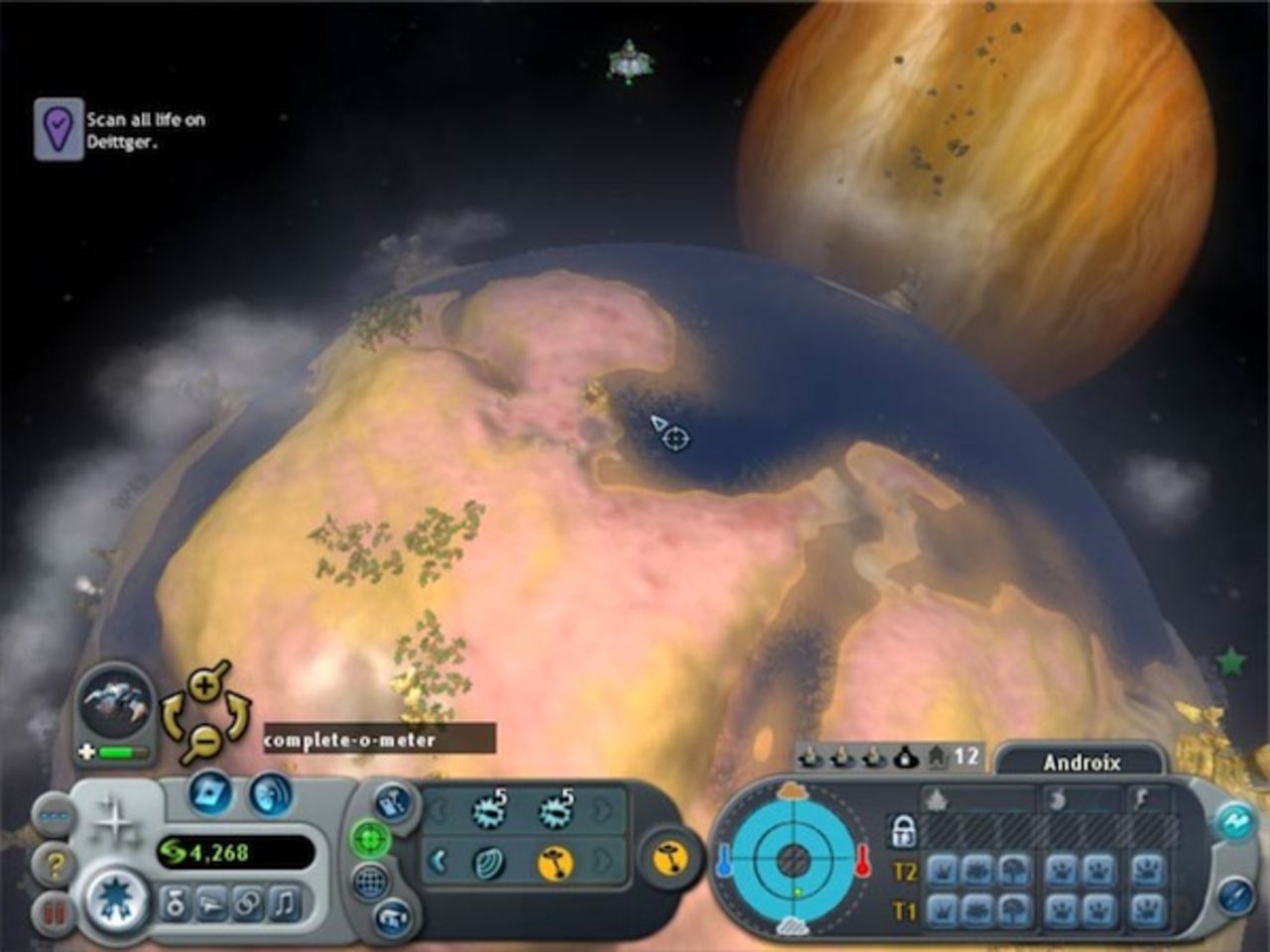
Task: Activate the yellow abduction beam tool
Action: 557,865
